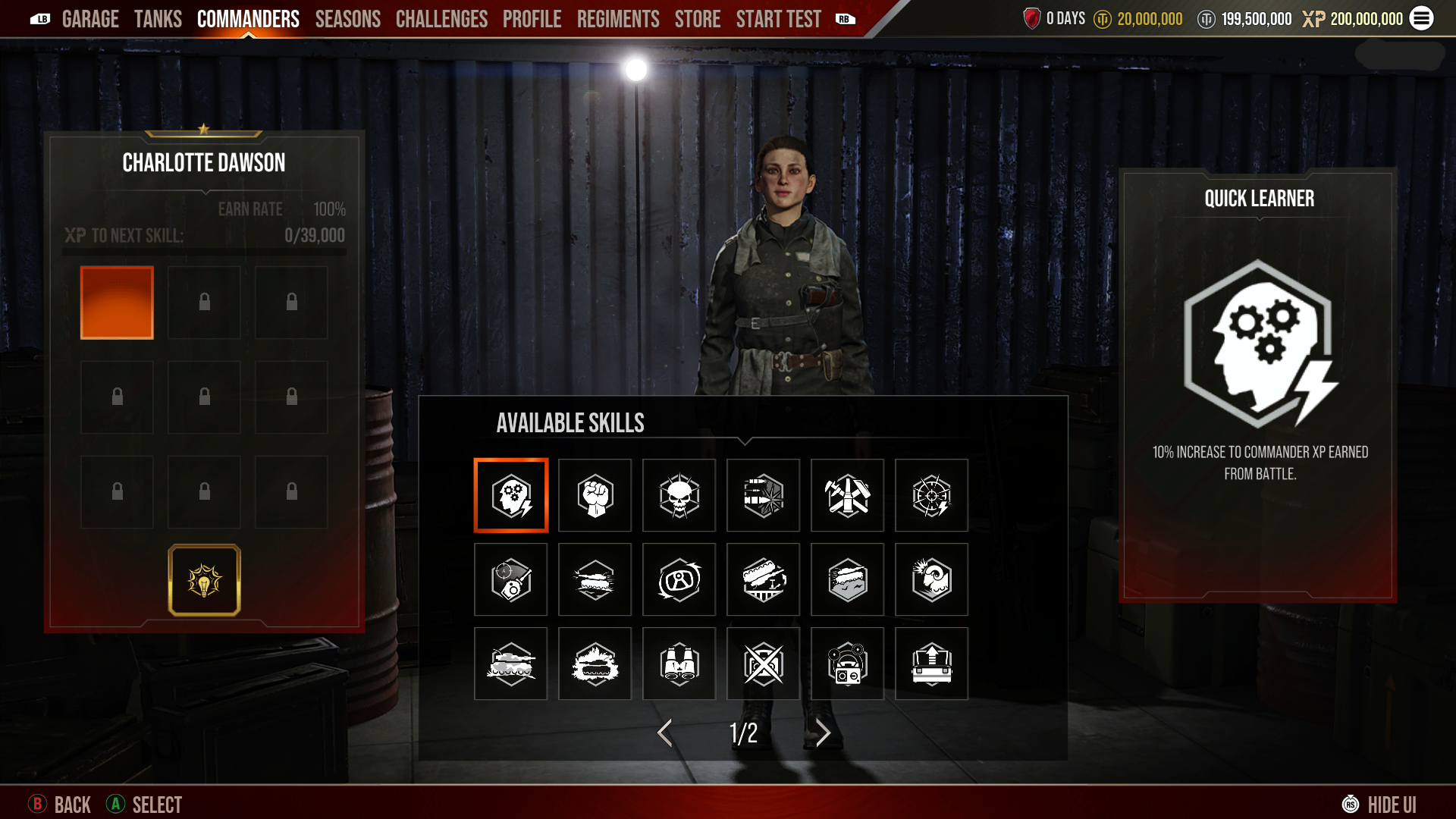Click a locked skill slot for Charlotte Dawson
1456x819 pixels.
pos(204,302)
